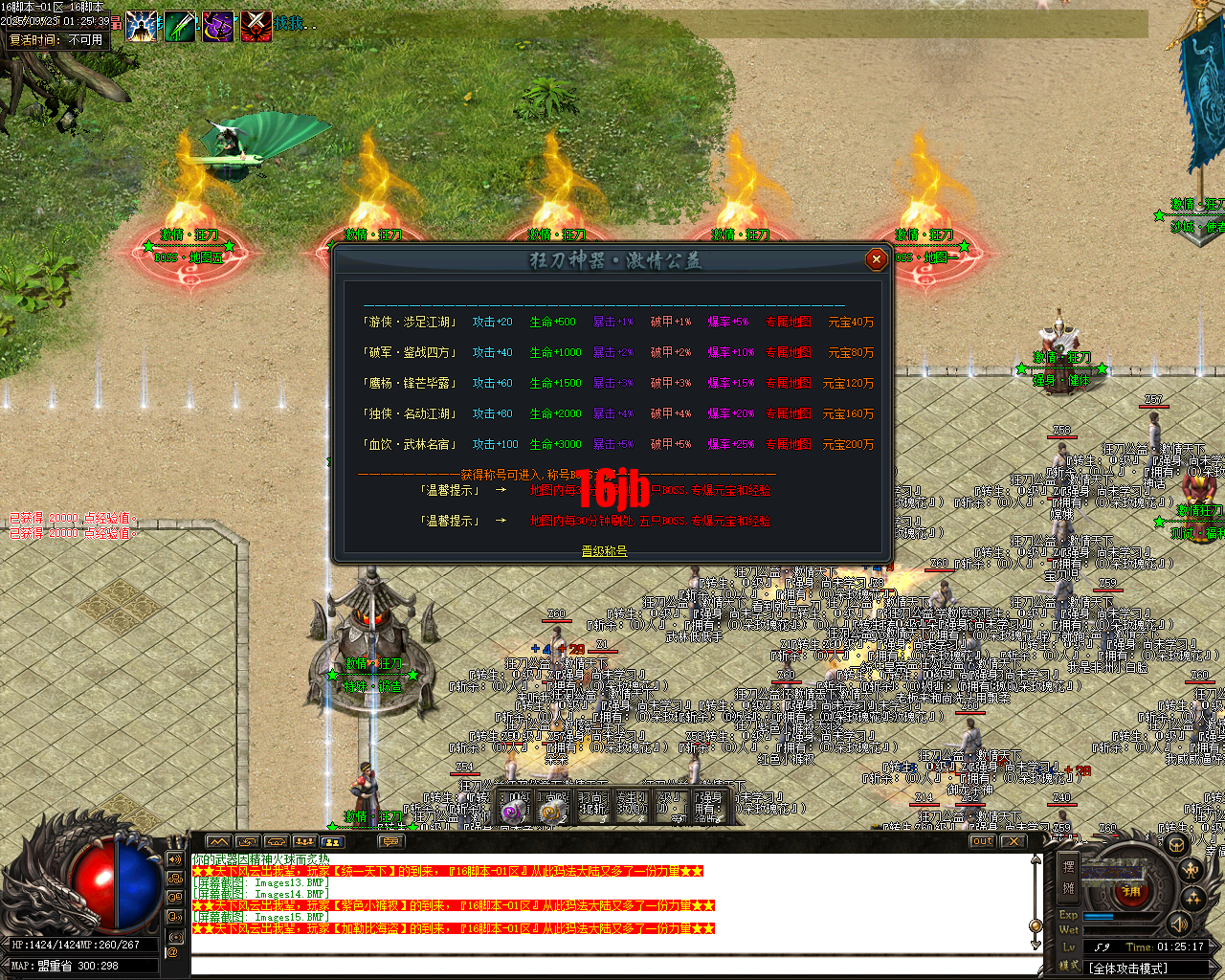This screenshot has height=980, width=1225.
Task: Click the warrior figure icon in the bottom-right panel
Action: click(1190, 870)
